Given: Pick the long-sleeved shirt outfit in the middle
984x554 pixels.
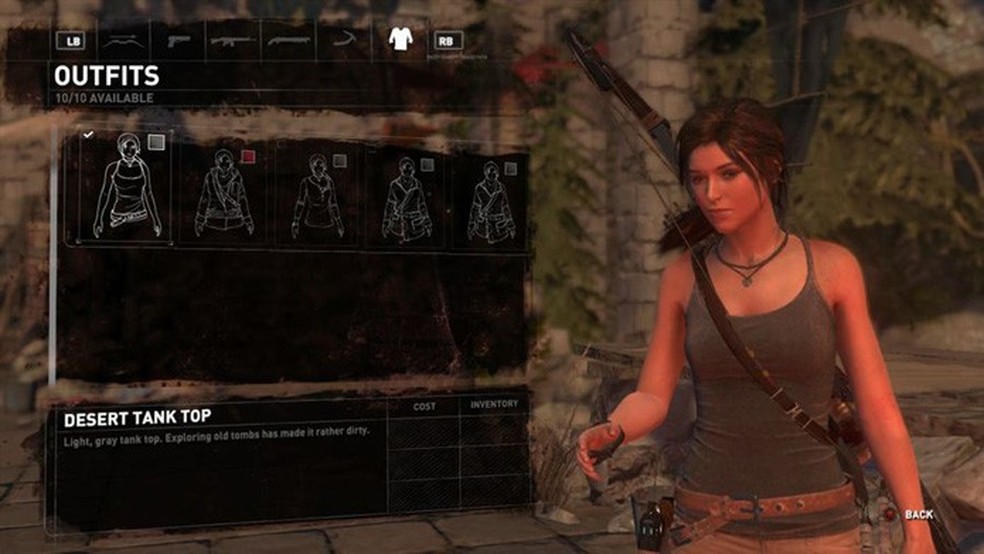Looking at the screenshot, I should pyautogui.click(x=317, y=195).
